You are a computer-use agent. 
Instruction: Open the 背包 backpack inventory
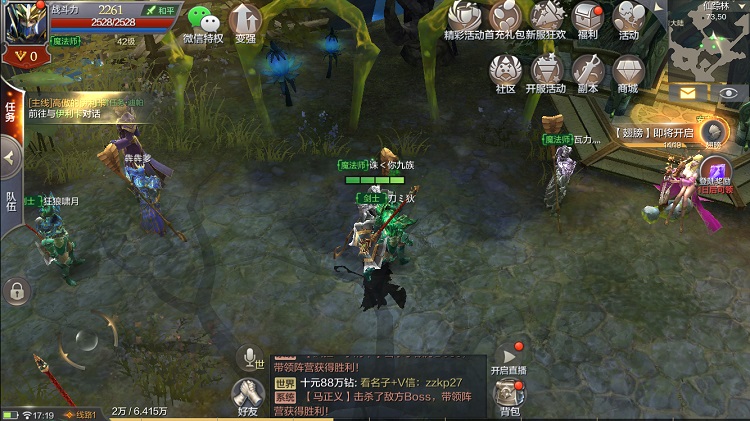tap(510, 397)
